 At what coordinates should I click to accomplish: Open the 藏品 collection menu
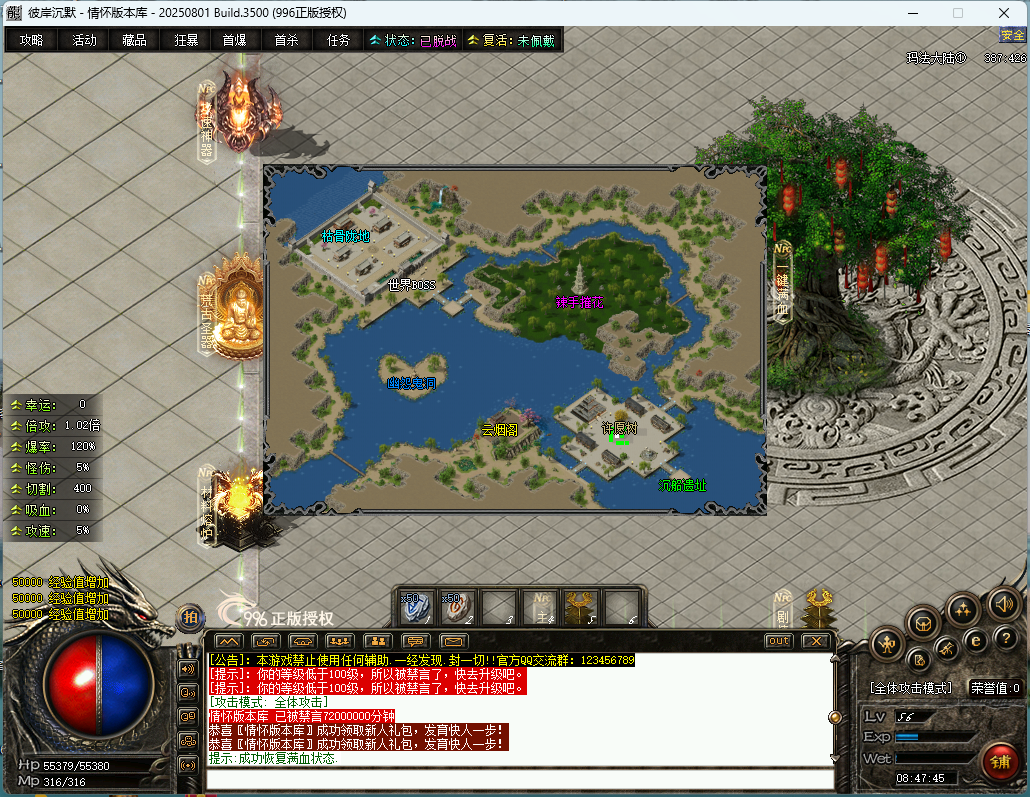click(x=134, y=40)
